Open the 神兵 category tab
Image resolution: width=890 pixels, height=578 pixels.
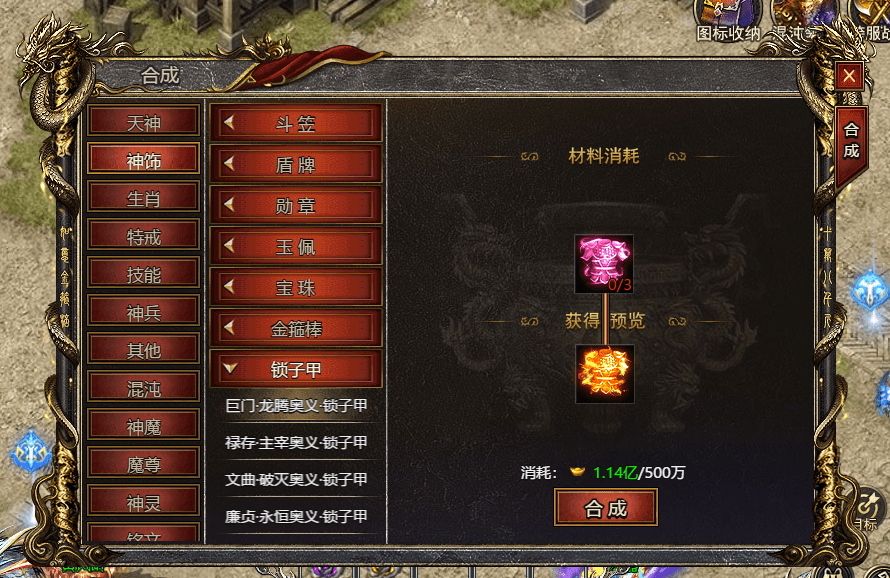coord(143,312)
